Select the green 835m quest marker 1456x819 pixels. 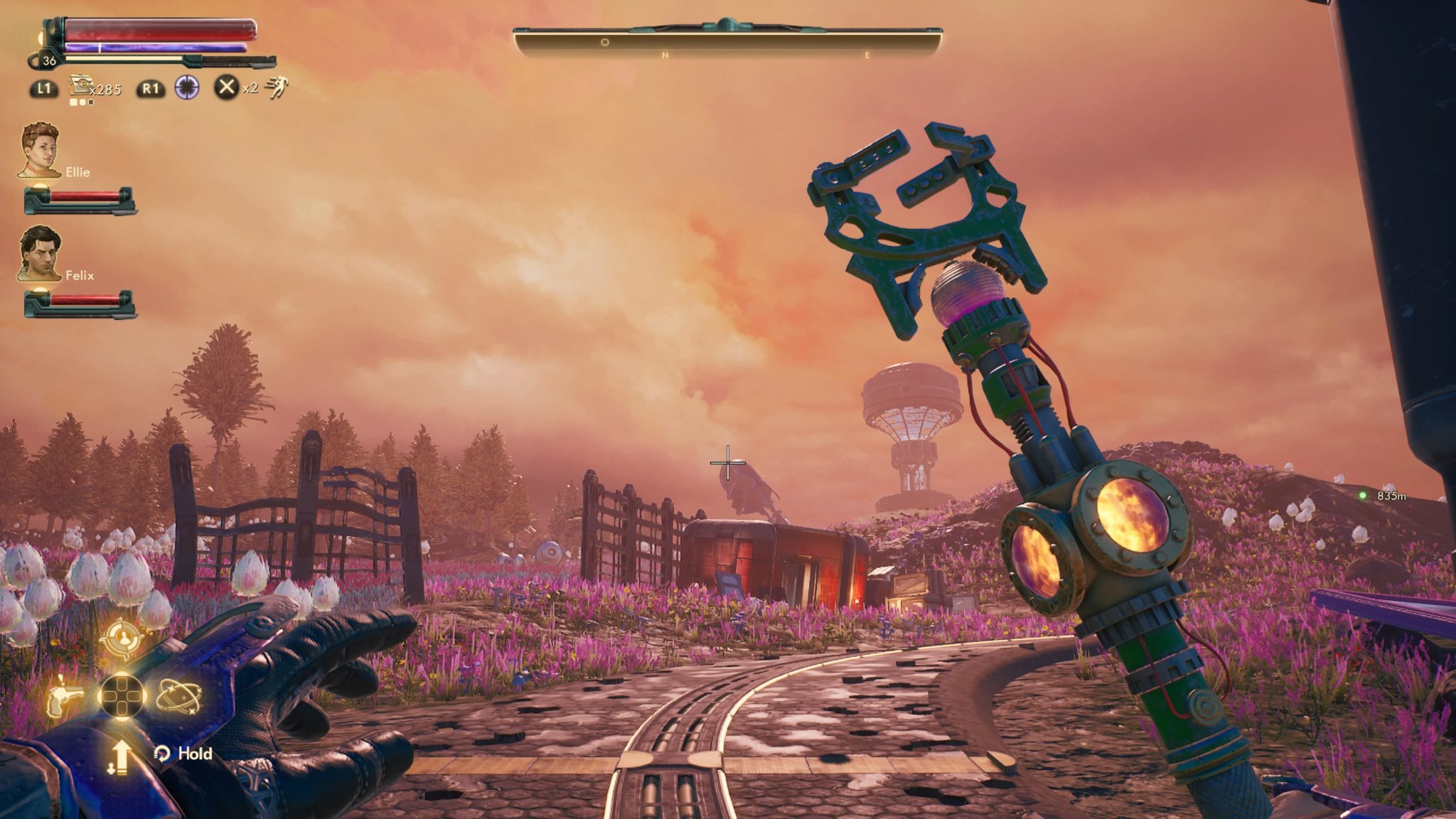[x=1362, y=496]
